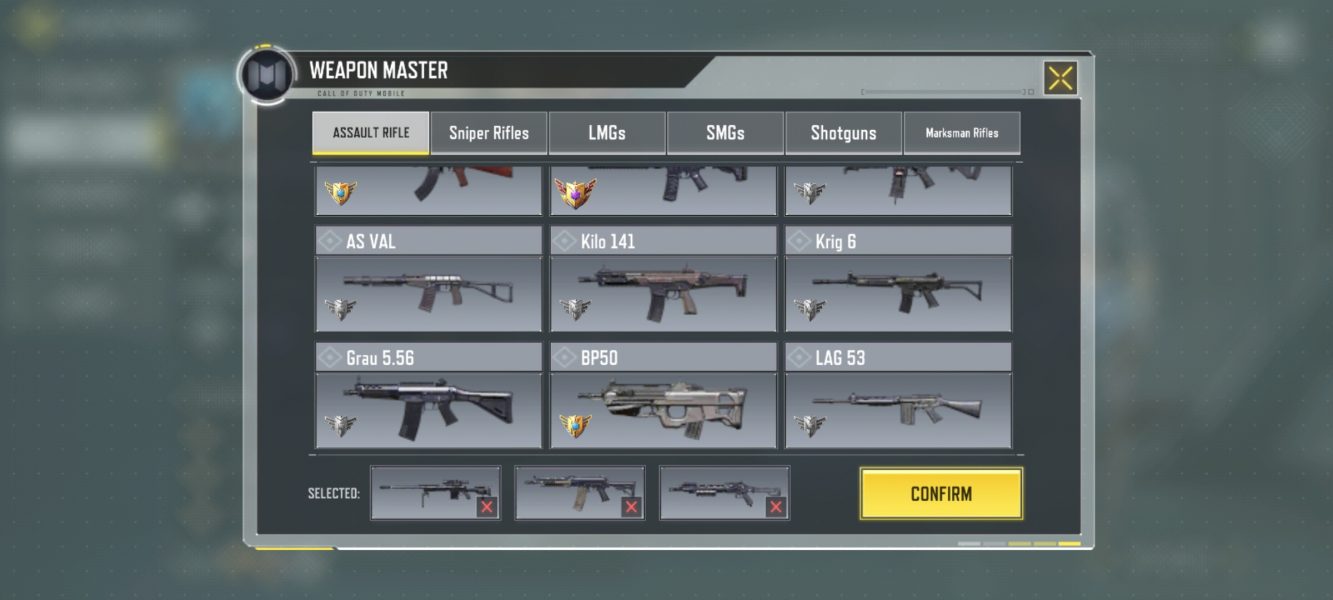
Task: Confirm the weapon selection
Action: [941, 494]
